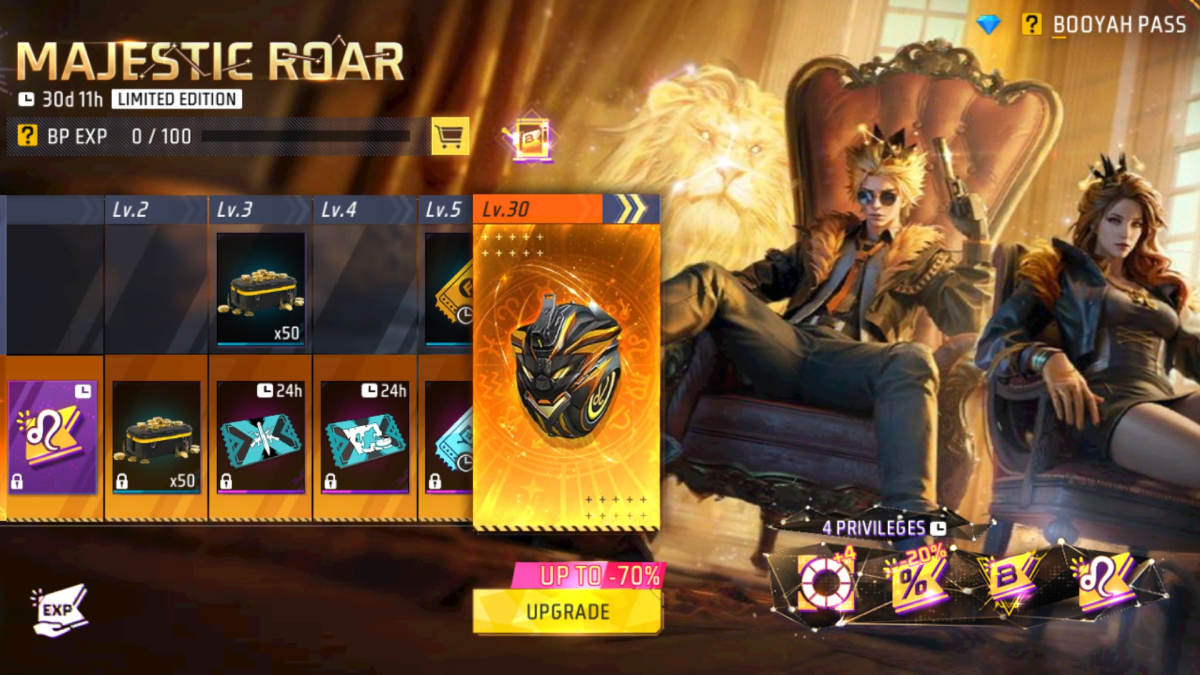Choose the locked Lv.2 gold x50 reward
The height and width of the screenshot is (675, 1200).
tap(156, 437)
